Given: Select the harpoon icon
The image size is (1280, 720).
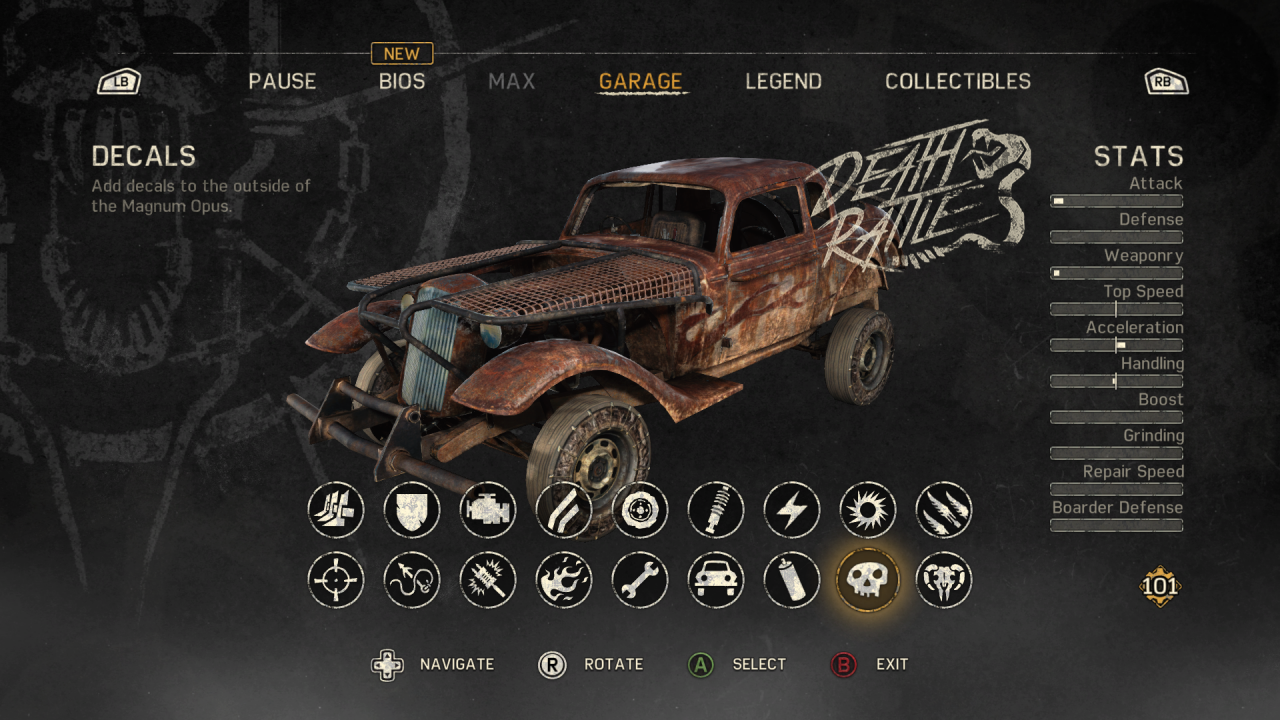Looking at the screenshot, I should (412, 580).
